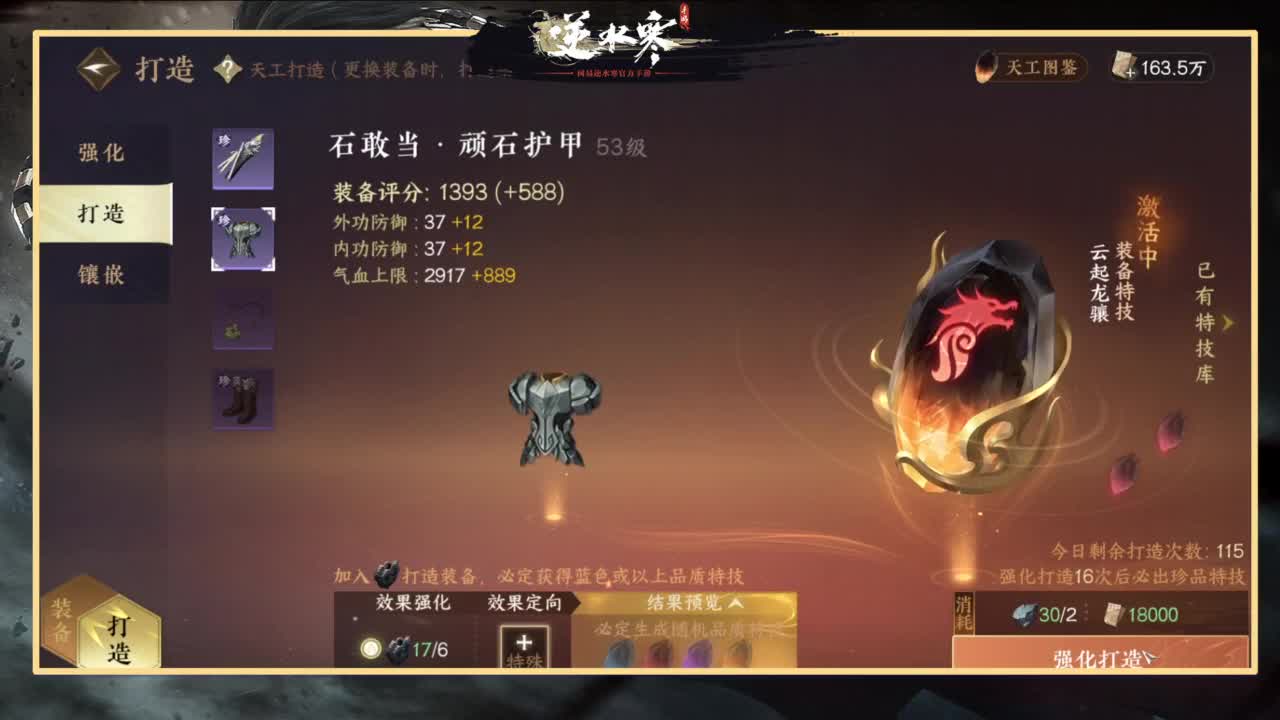Expand the 已有特技库 panel on the right
This screenshot has height=720, width=1280.
point(1229,320)
